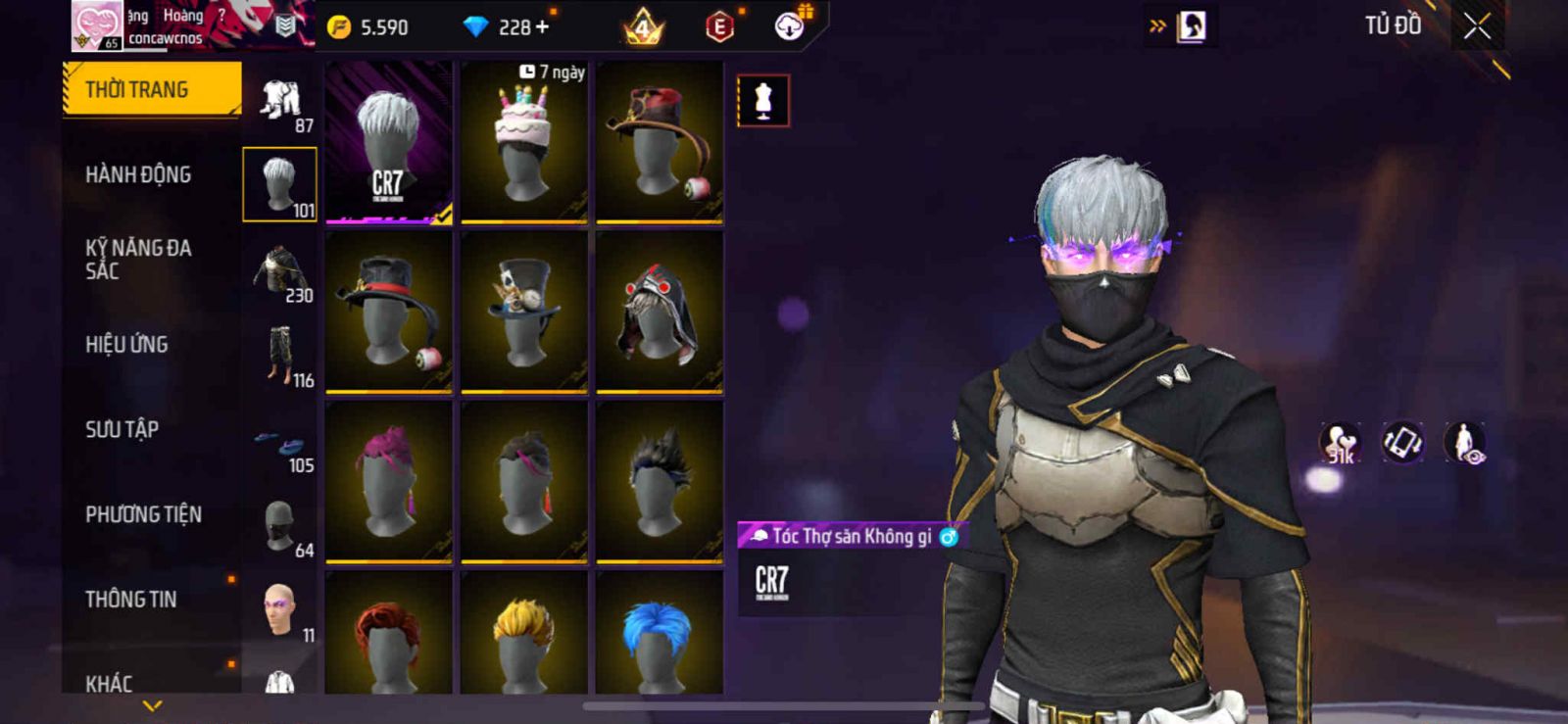Show the Phương Tiện category
This screenshot has width=1568, height=724.
tap(143, 514)
